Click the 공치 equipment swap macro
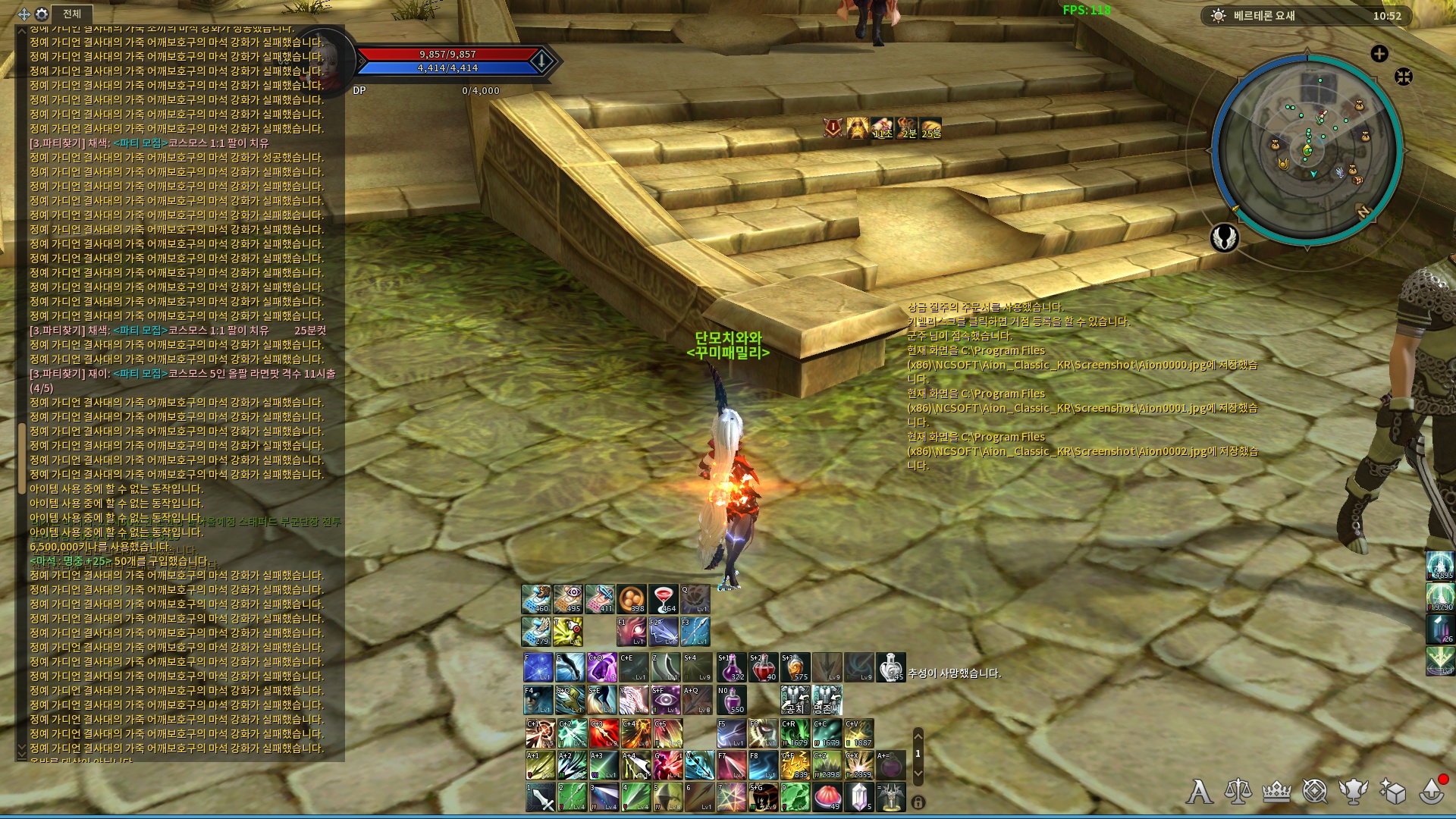Image resolution: width=1456 pixels, height=819 pixels. point(795,700)
